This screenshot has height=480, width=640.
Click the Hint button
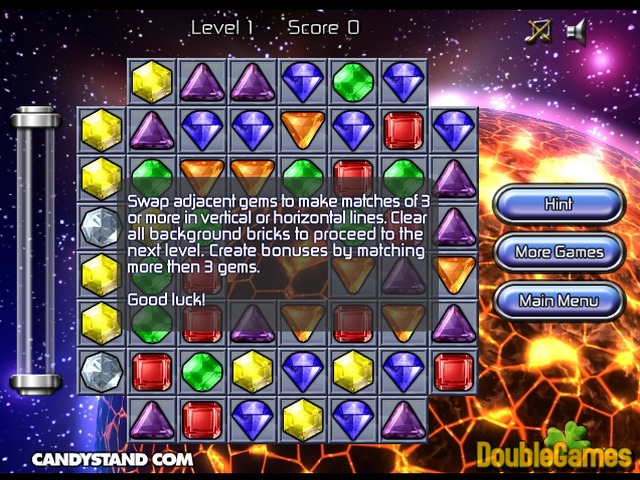(558, 204)
